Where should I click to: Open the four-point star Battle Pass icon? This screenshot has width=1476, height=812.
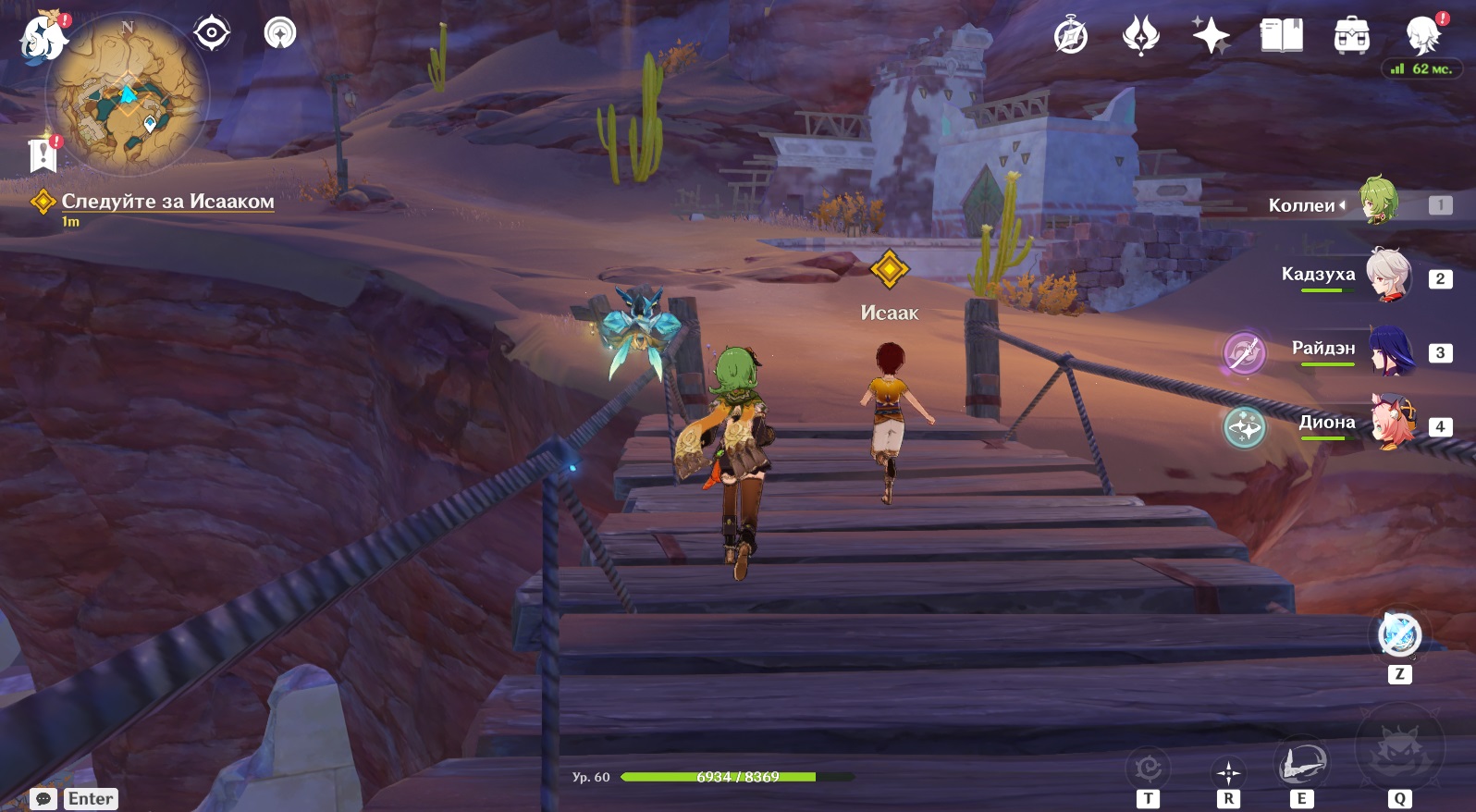[x=1211, y=37]
